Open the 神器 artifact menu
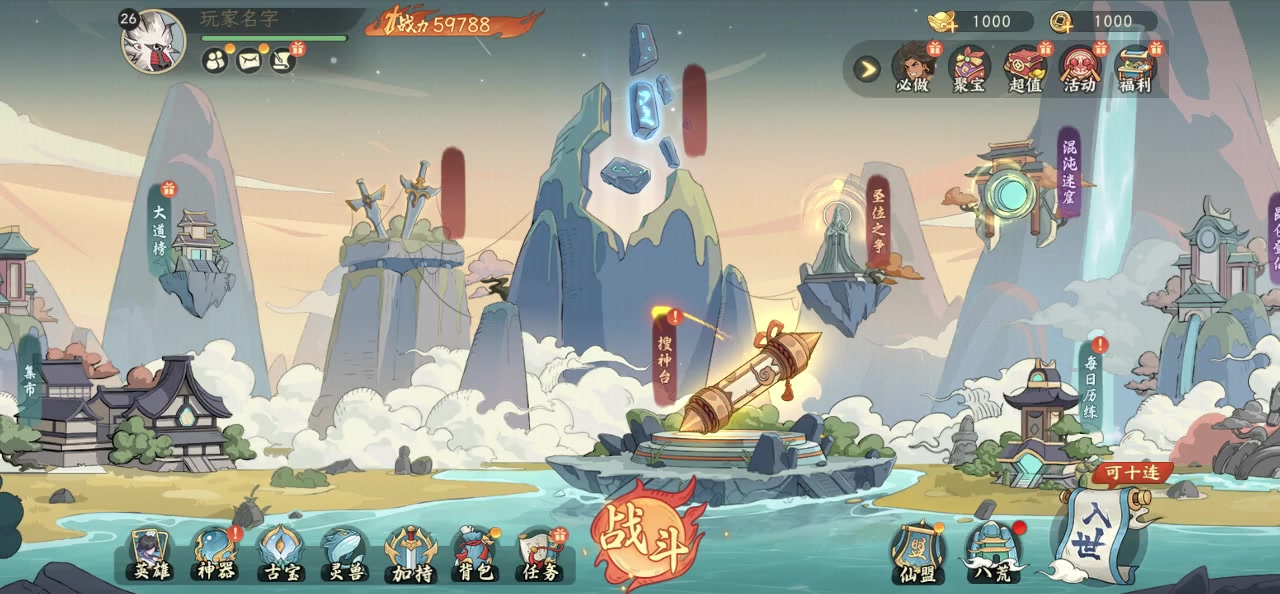1280x594 pixels. 215,555
